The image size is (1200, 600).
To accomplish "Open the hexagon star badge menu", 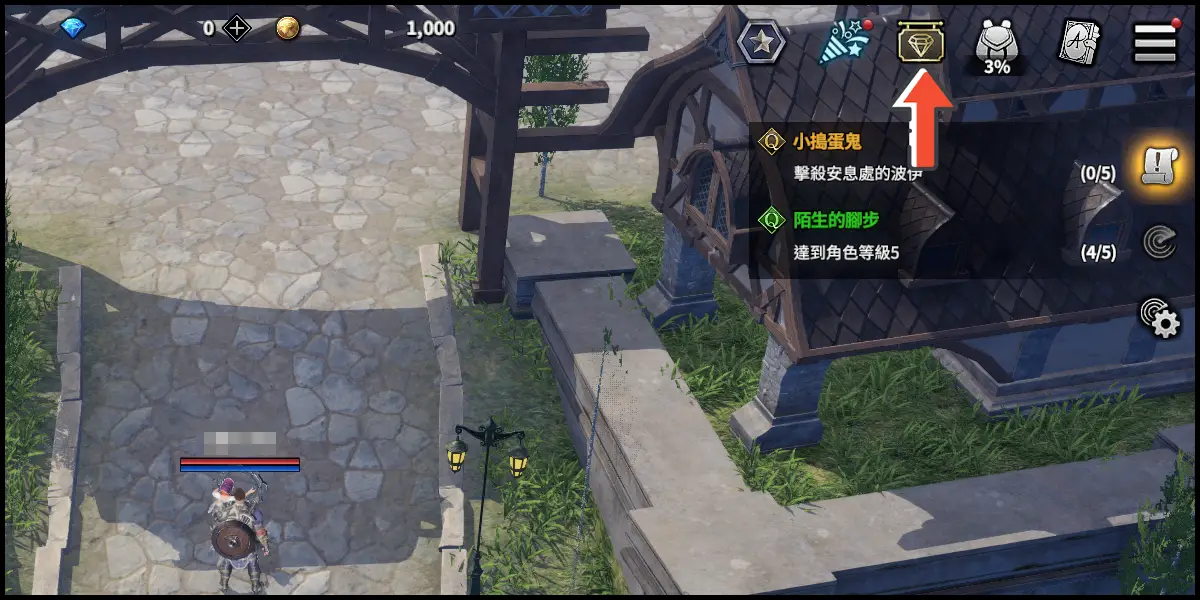I will (762, 43).
